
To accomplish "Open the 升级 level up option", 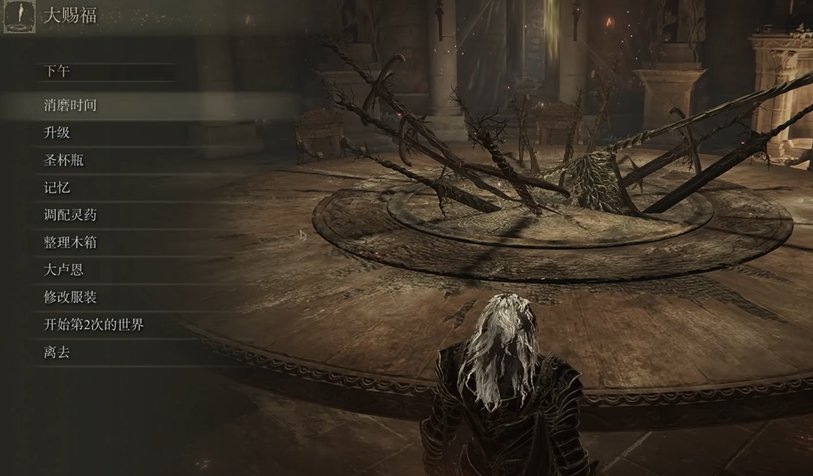I will pyautogui.click(x=57, y=133).
